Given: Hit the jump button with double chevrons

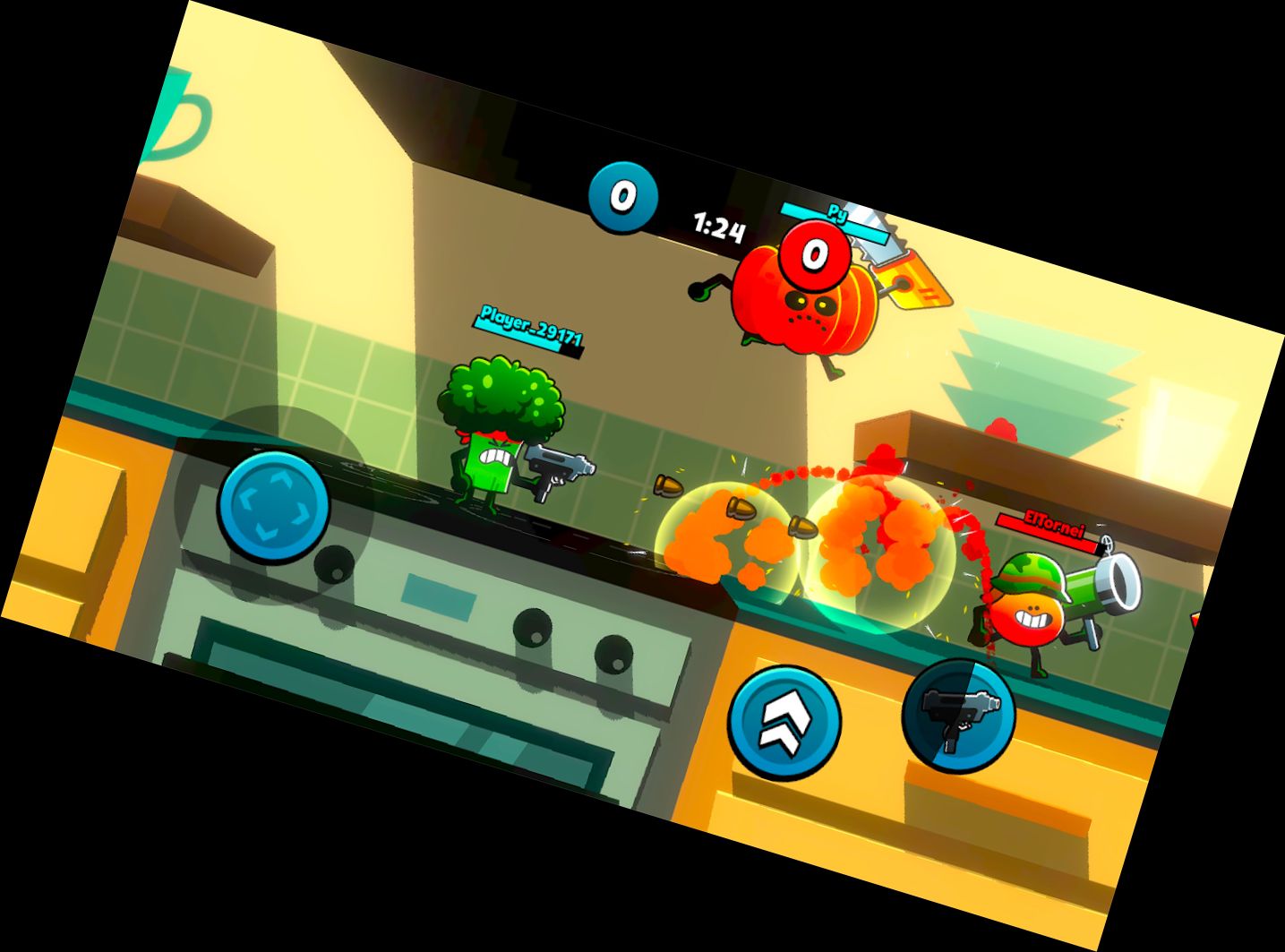Looking at the screenshot, I should 784,722.
